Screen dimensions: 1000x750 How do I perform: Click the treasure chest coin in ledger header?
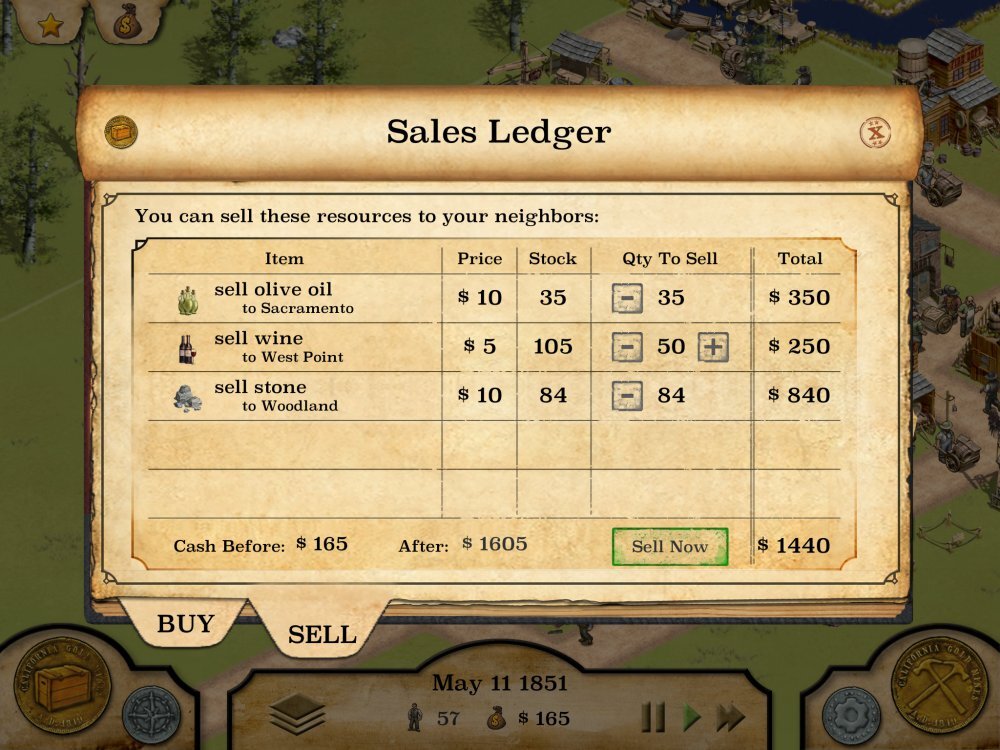coord(121,131)
